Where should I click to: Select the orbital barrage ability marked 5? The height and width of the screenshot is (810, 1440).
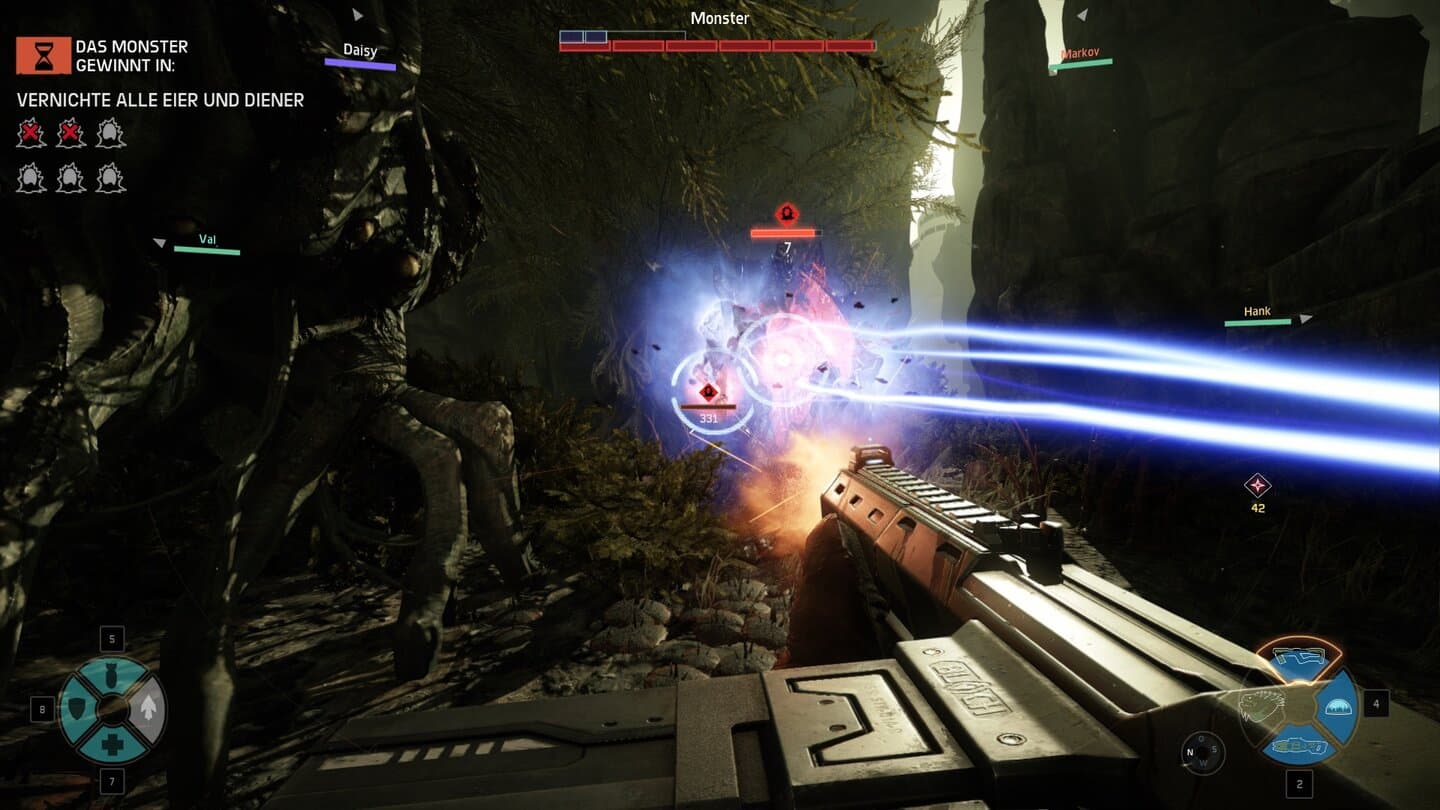click(111, 673)
